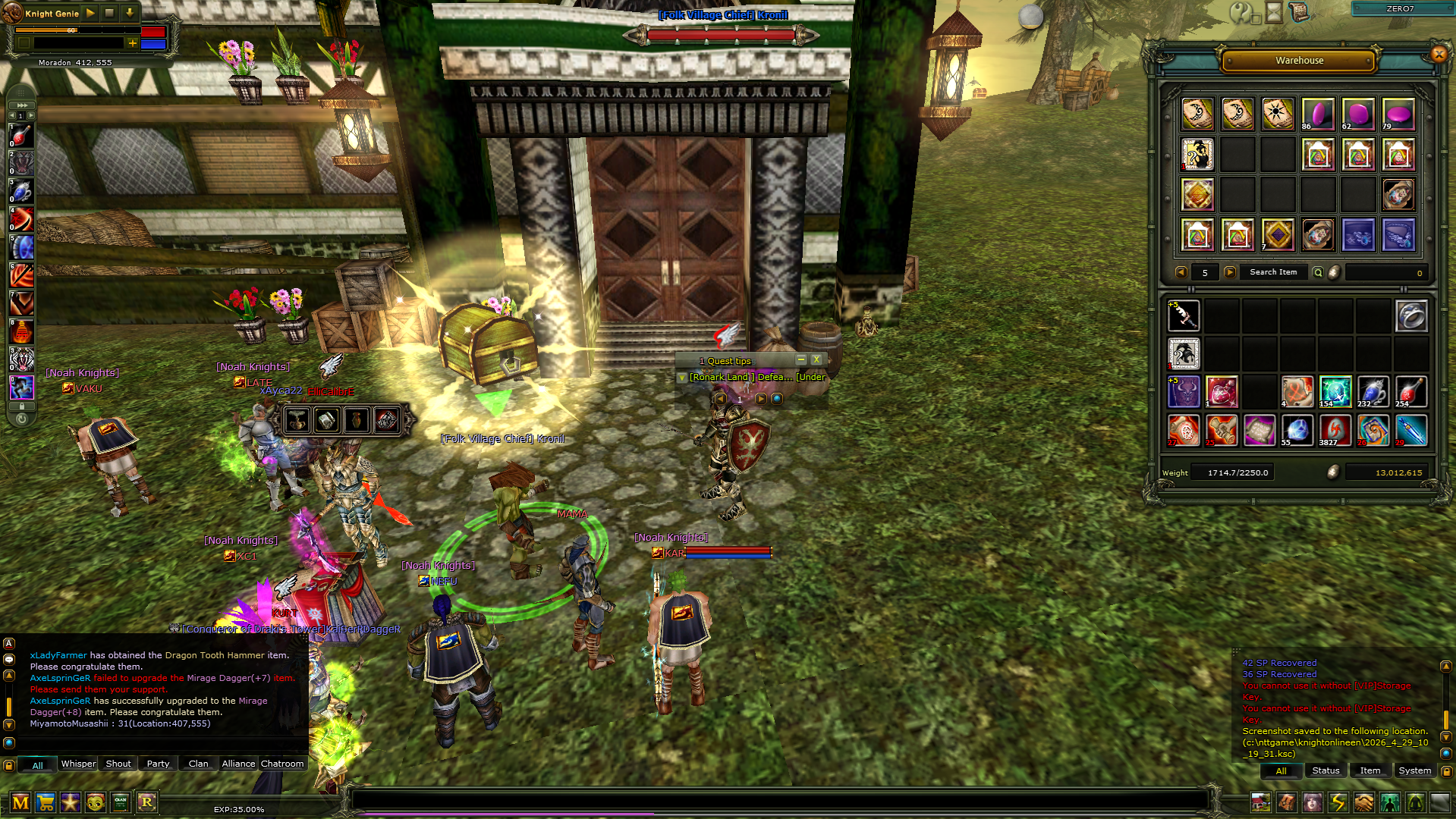Expand the Ronark Land quest entry
The image size is (1456, 819).
coord(682,377)
